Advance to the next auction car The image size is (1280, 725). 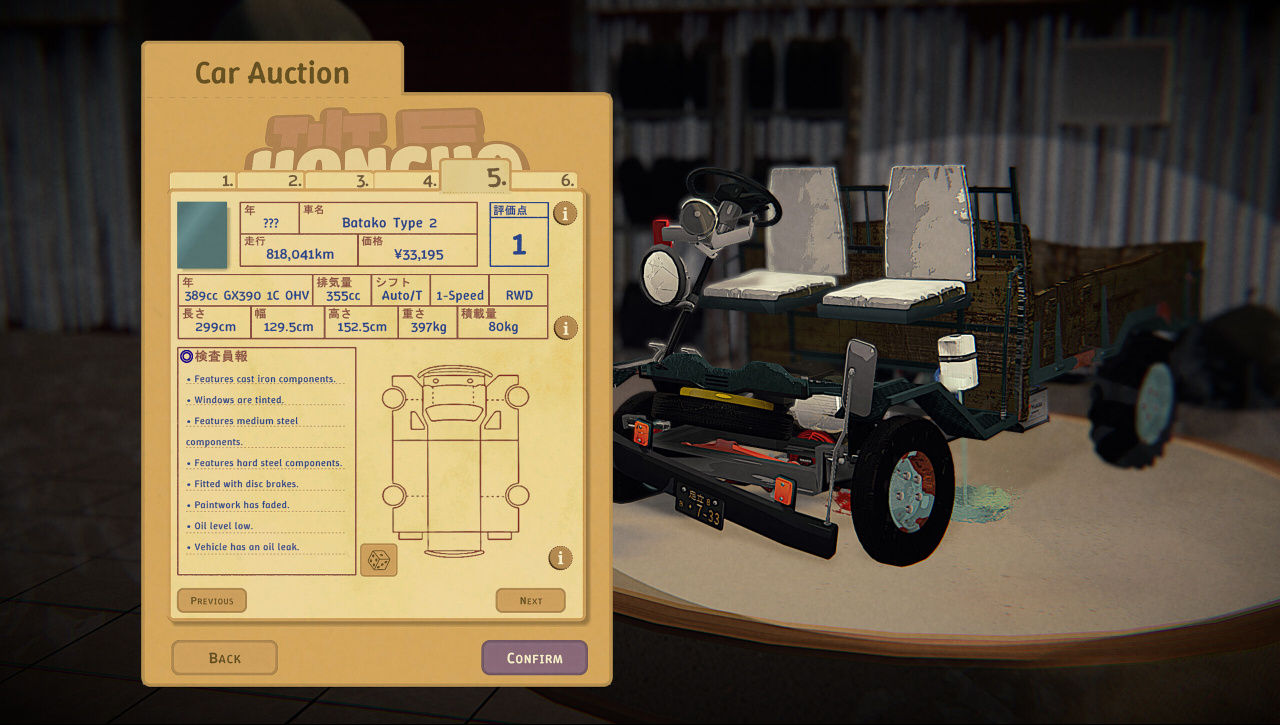coord(530,601)
